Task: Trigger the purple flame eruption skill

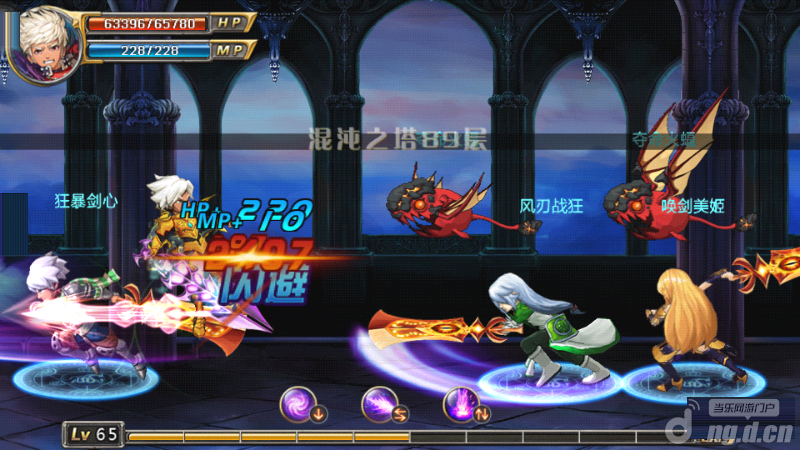Action: click(x=460, y=402)
